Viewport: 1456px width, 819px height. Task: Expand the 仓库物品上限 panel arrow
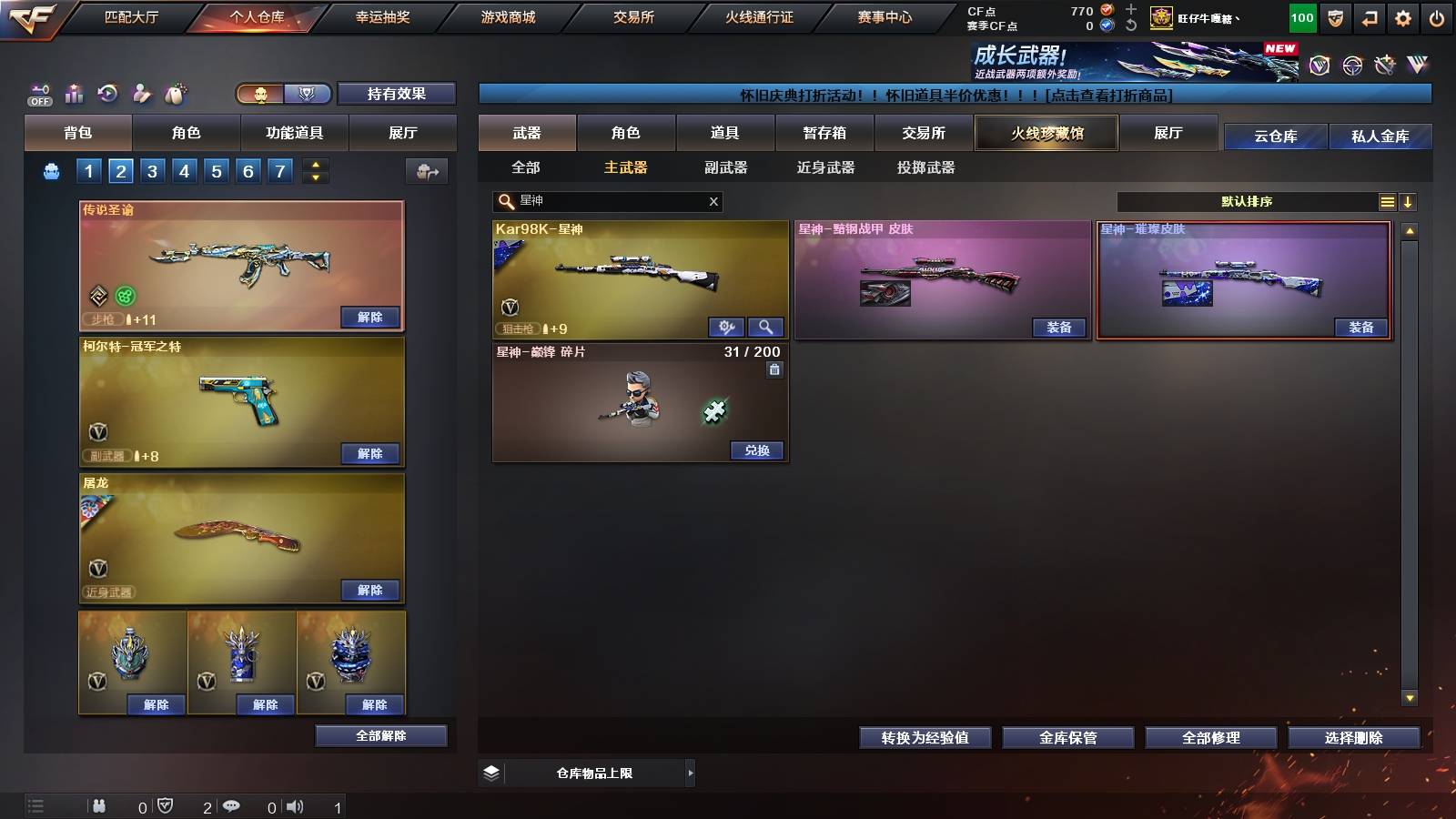click(x=689, y=772)
